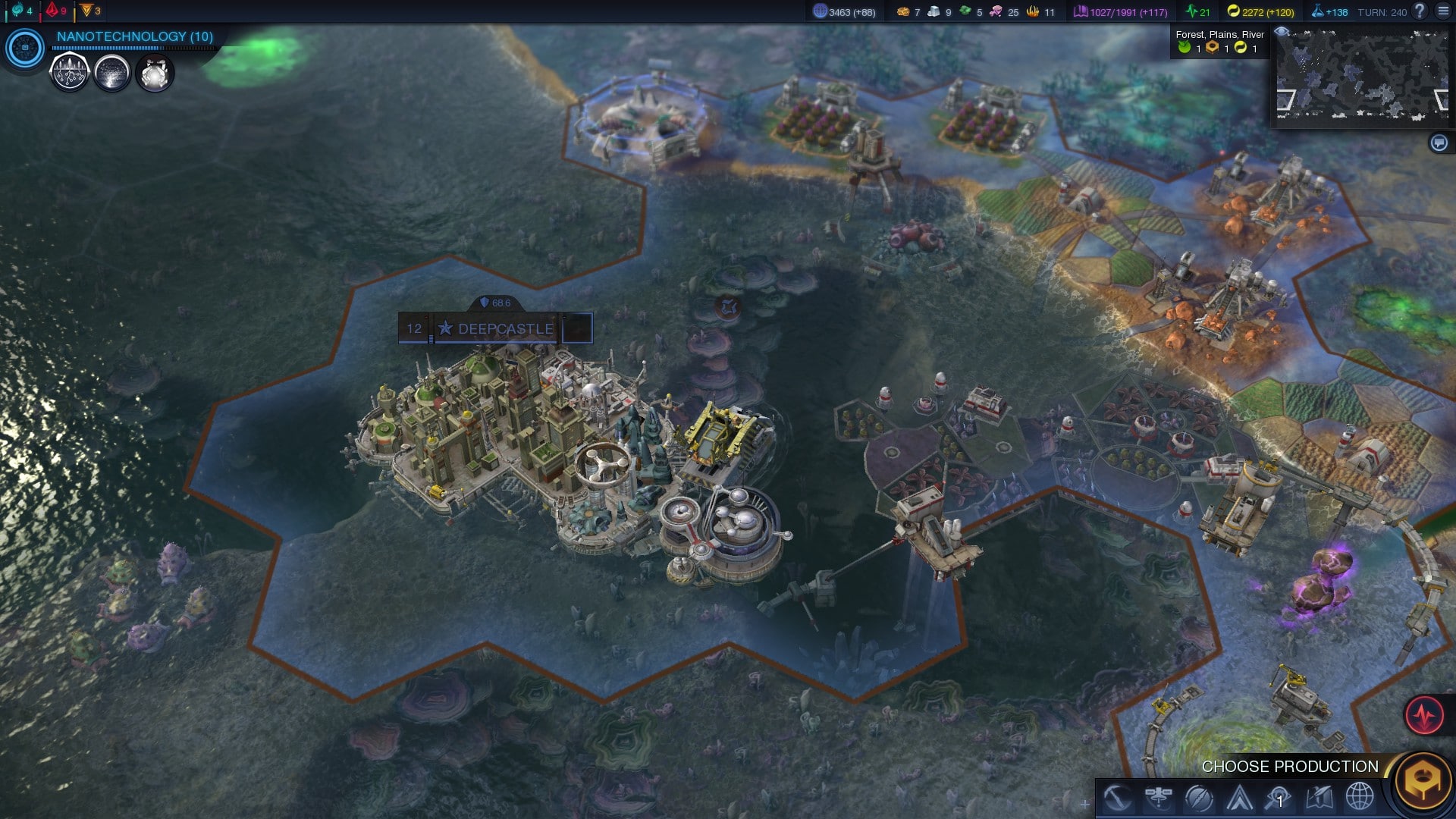Open the pickaxe toolbar panel
Screen dimensions: 1456x819
(x=1117, y=797)
